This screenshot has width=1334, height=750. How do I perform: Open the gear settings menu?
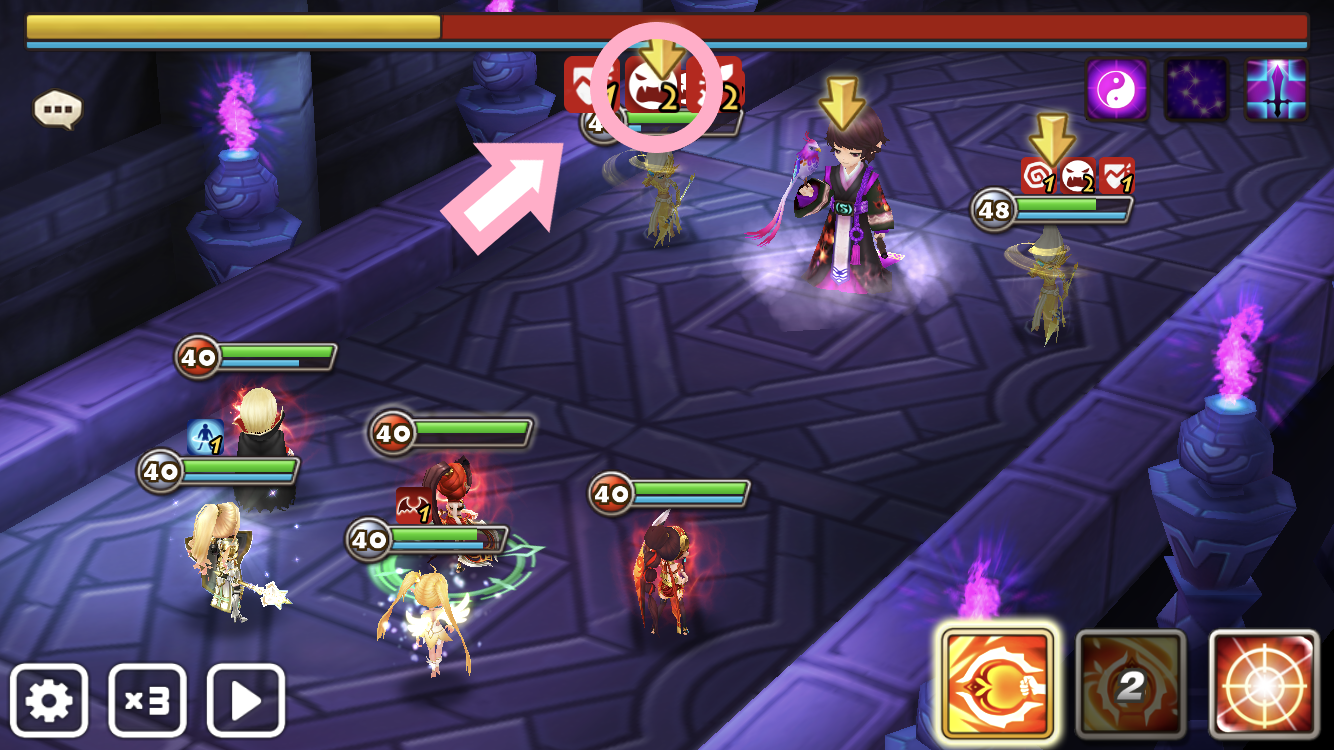49,700
